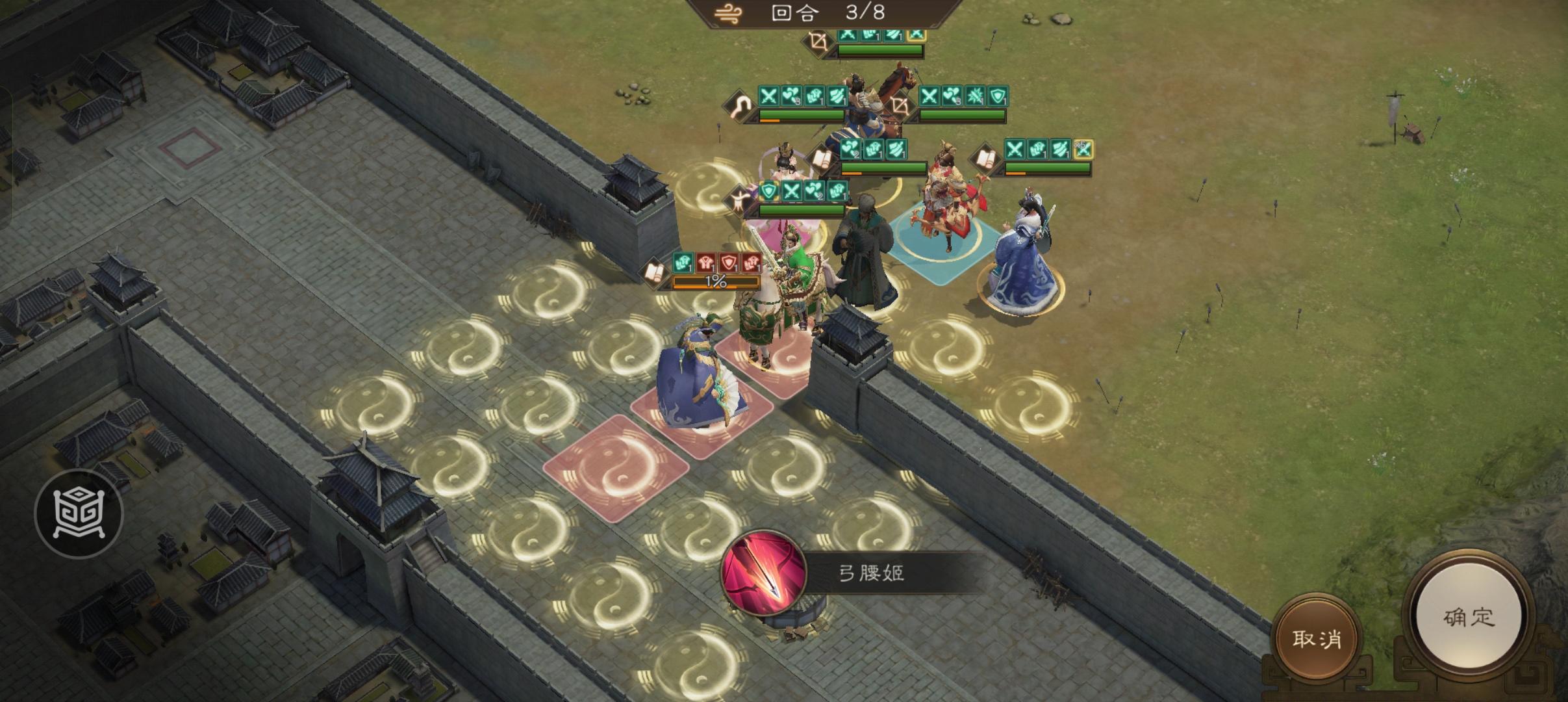Click the bow class icon above the top archer
The height and width of the screenshot is (702, 1568).
click(818, 41)
